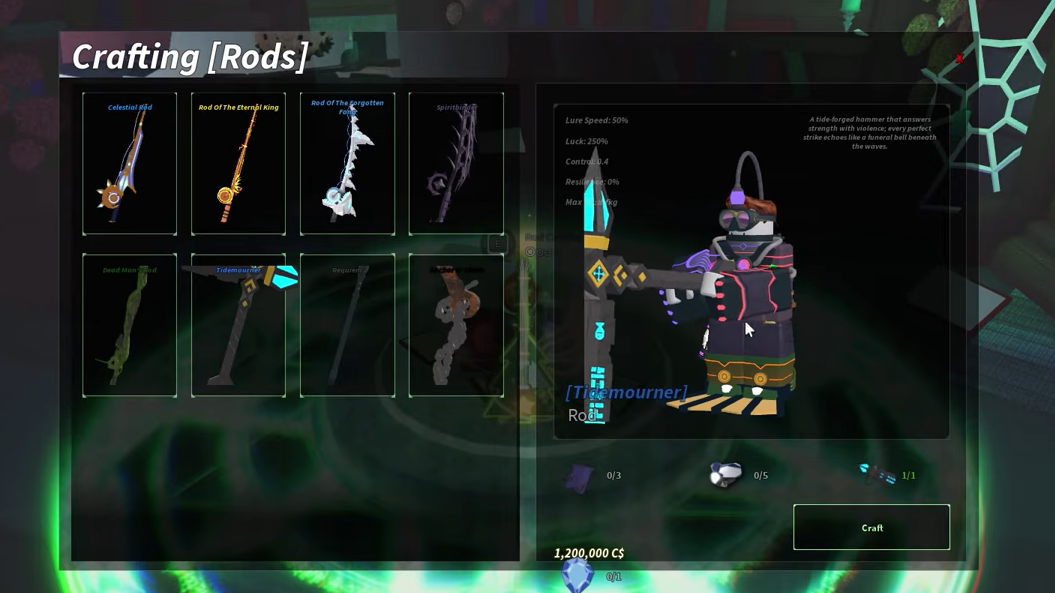This screenshot has height=593, width=1055.
Task: Click the blue gem ingredient icon
Action: 577,575
